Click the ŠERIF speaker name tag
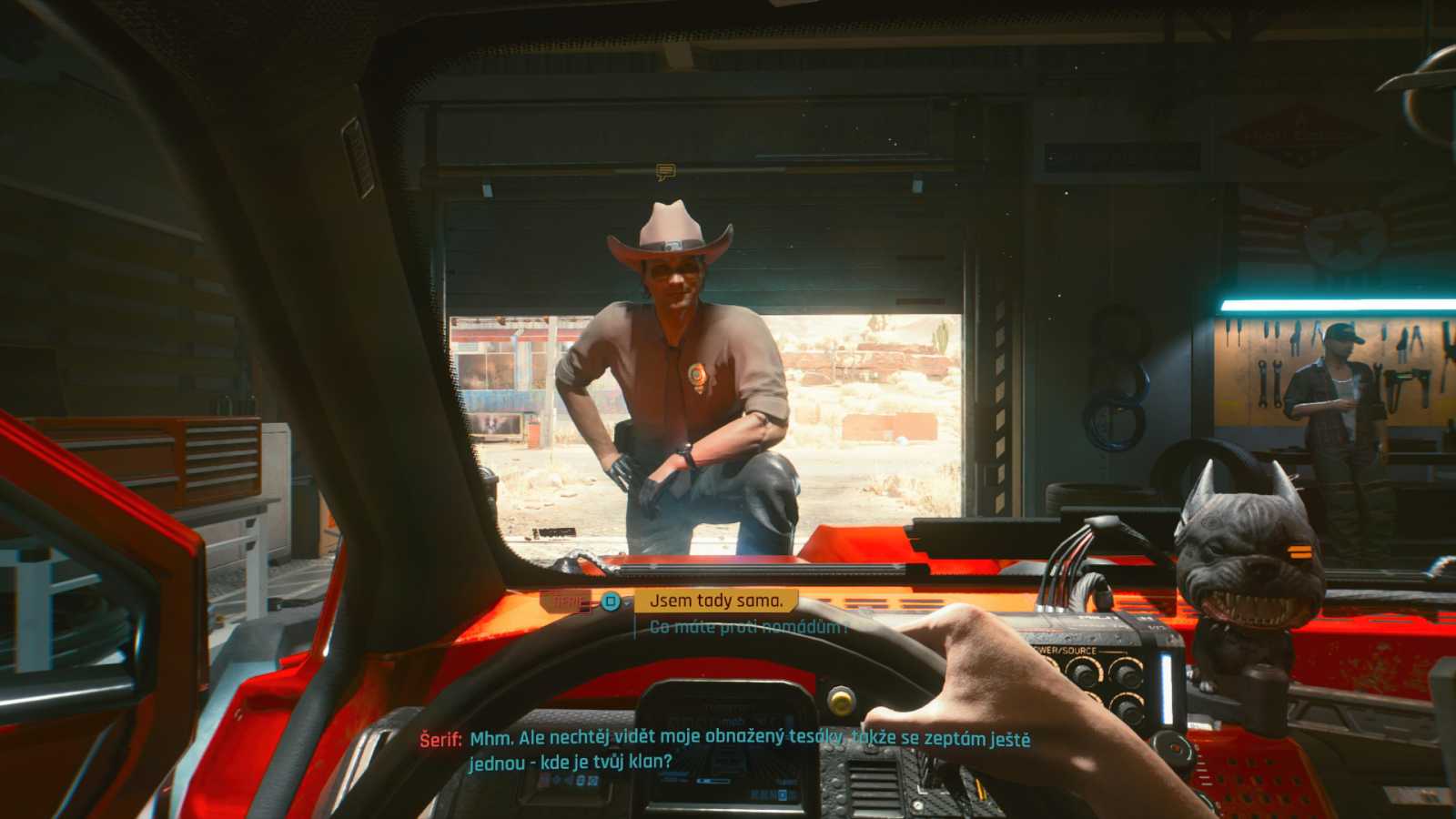Screen dimensions: 1456x819 pyautogui.click(x=564, y=601)
